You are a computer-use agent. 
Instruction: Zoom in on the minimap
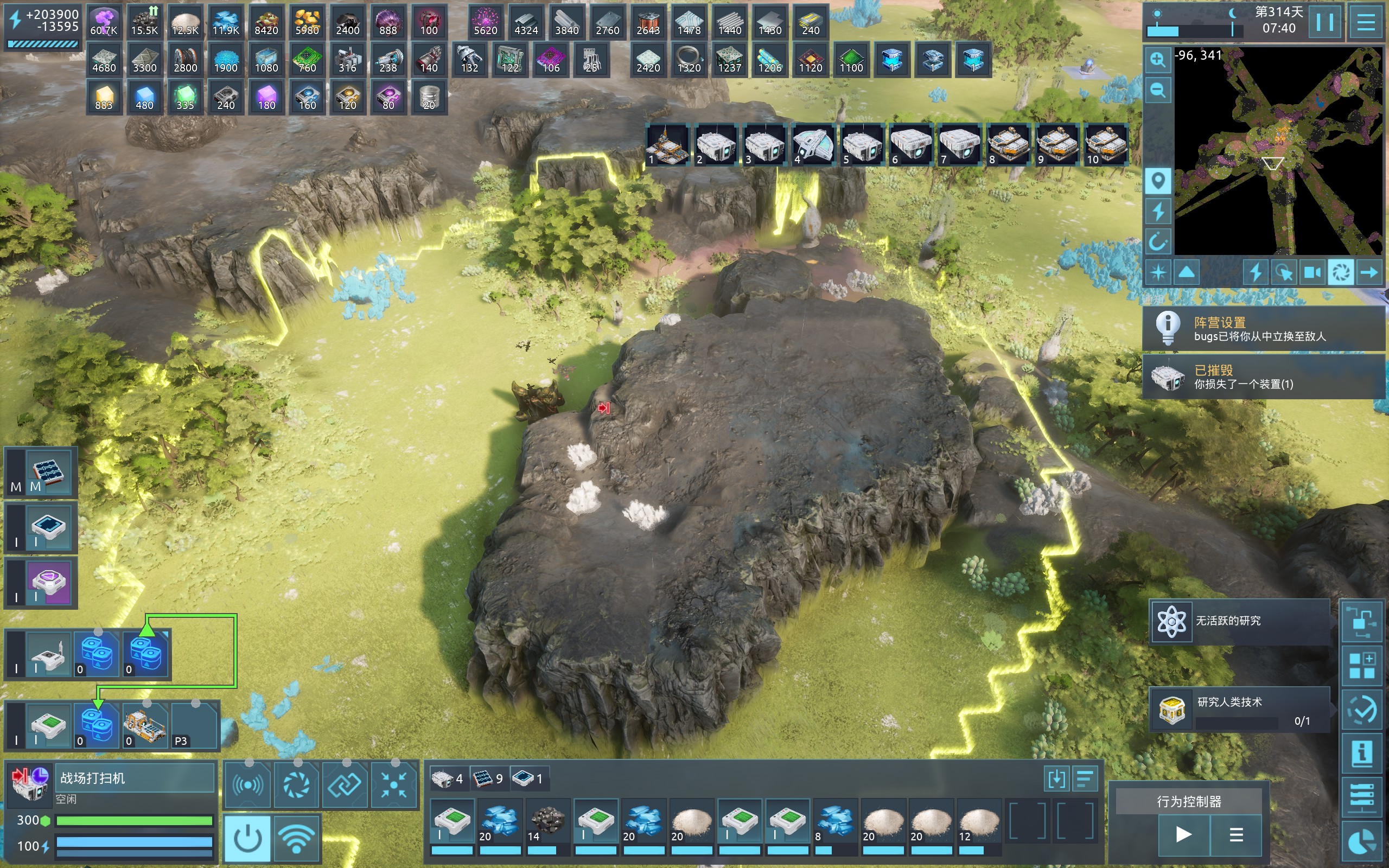(1158, 60)
